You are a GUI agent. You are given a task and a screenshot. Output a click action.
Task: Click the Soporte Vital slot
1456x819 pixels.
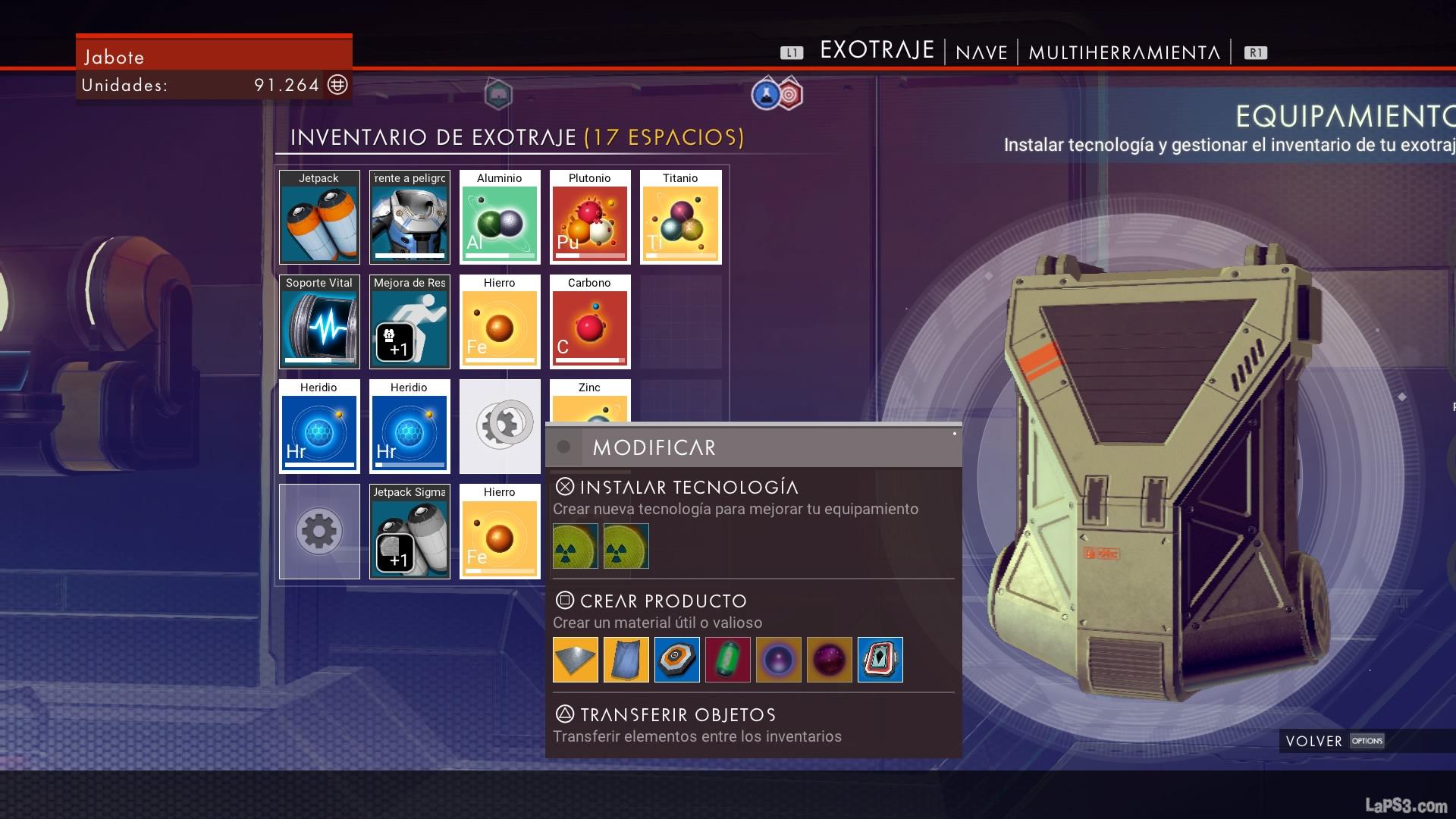point(319,322)
